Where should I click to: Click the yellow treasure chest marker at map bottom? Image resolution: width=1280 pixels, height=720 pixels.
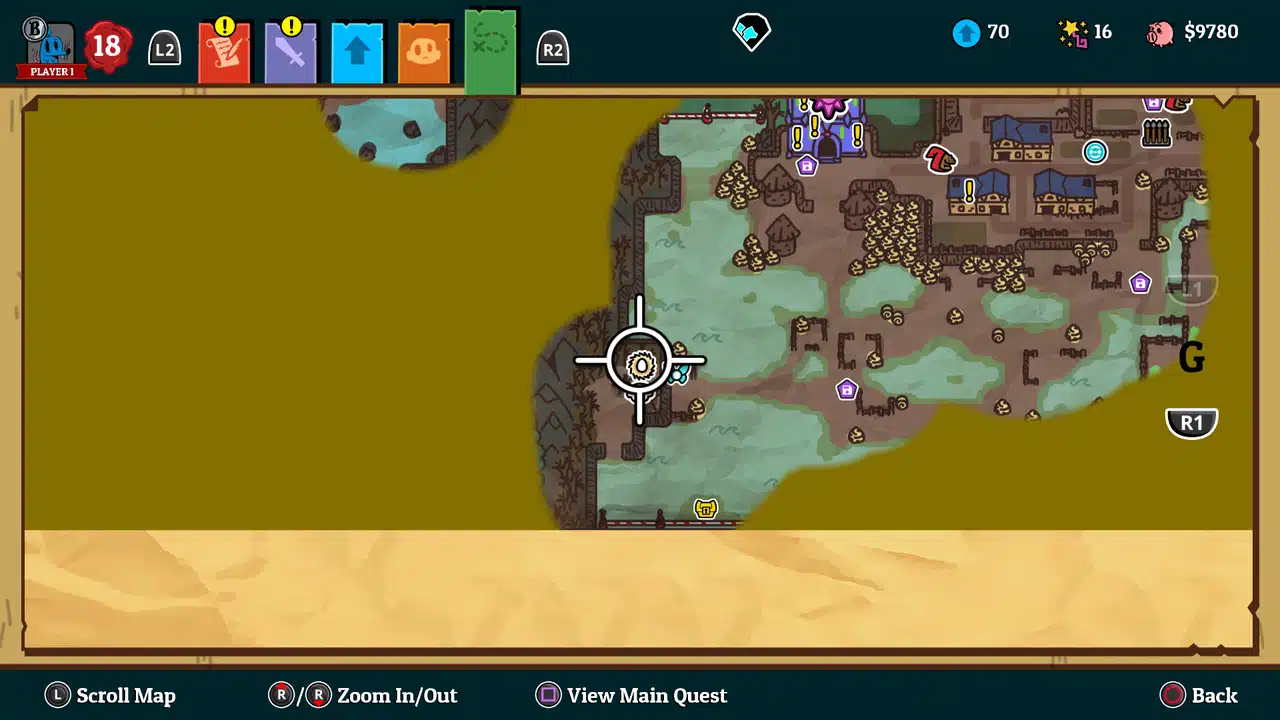point(705,508)
